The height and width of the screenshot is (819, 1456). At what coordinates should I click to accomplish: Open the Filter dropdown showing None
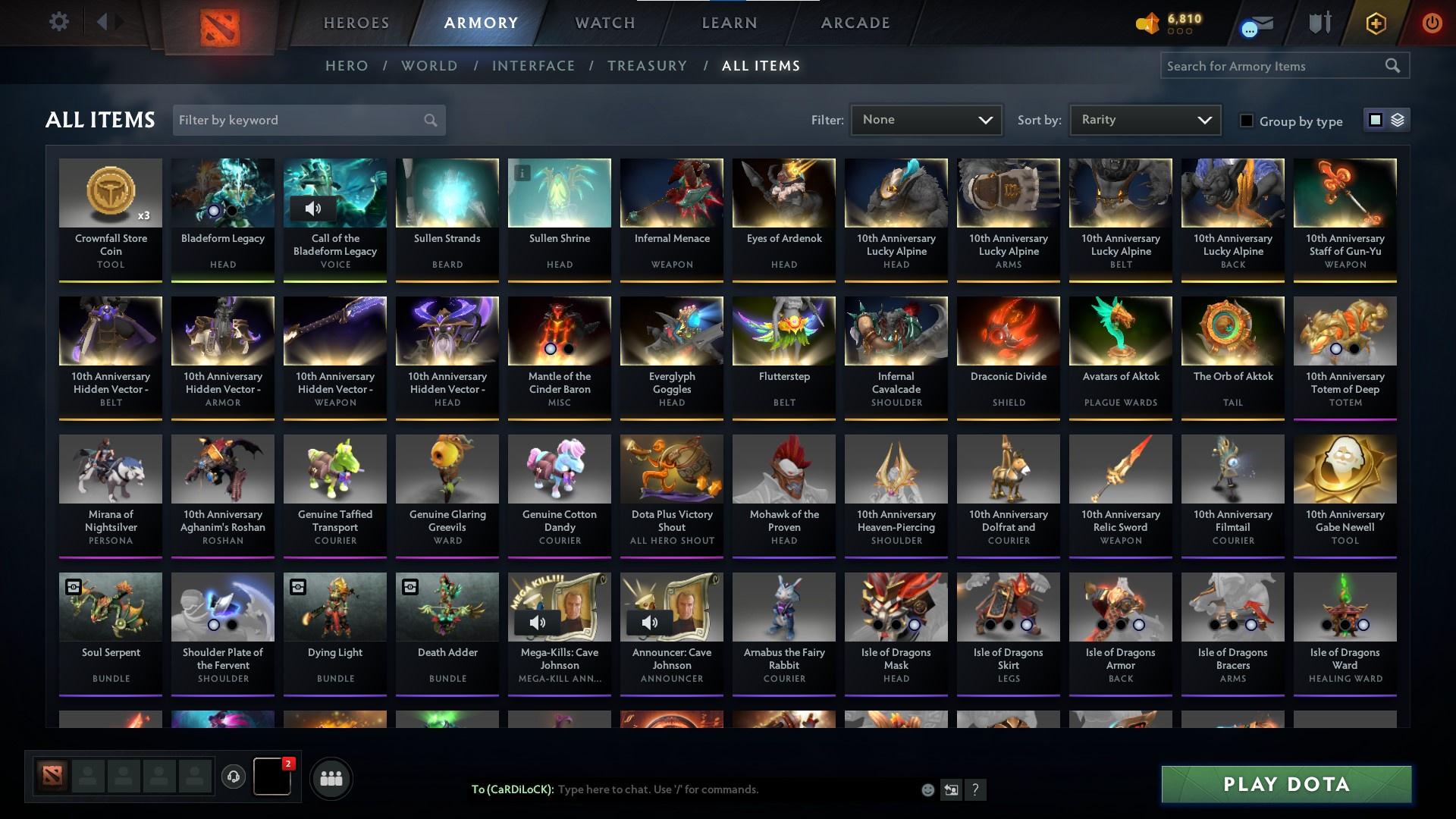tap(926, 119)
